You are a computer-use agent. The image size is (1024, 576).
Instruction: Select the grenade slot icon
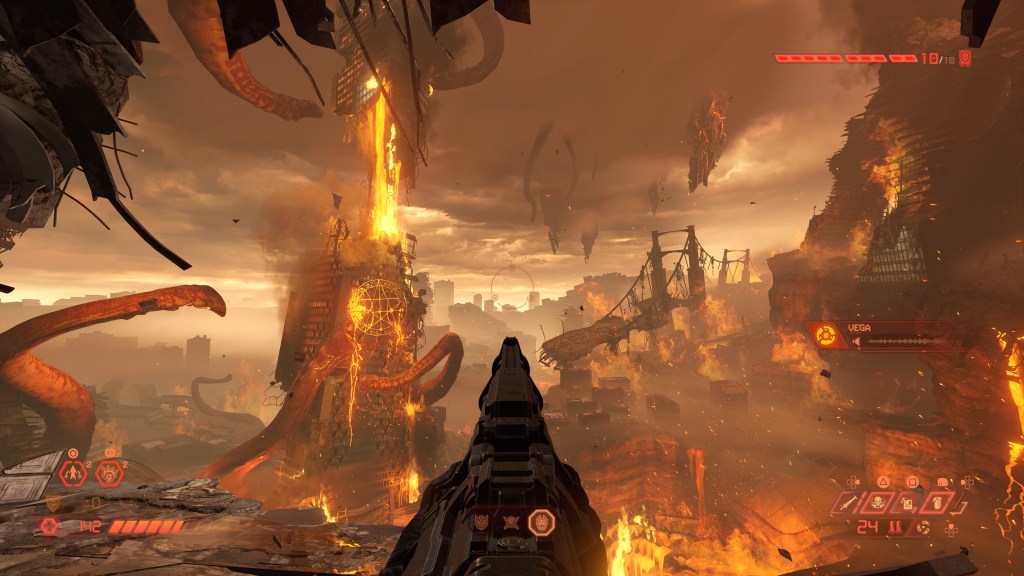coord(939,503)
